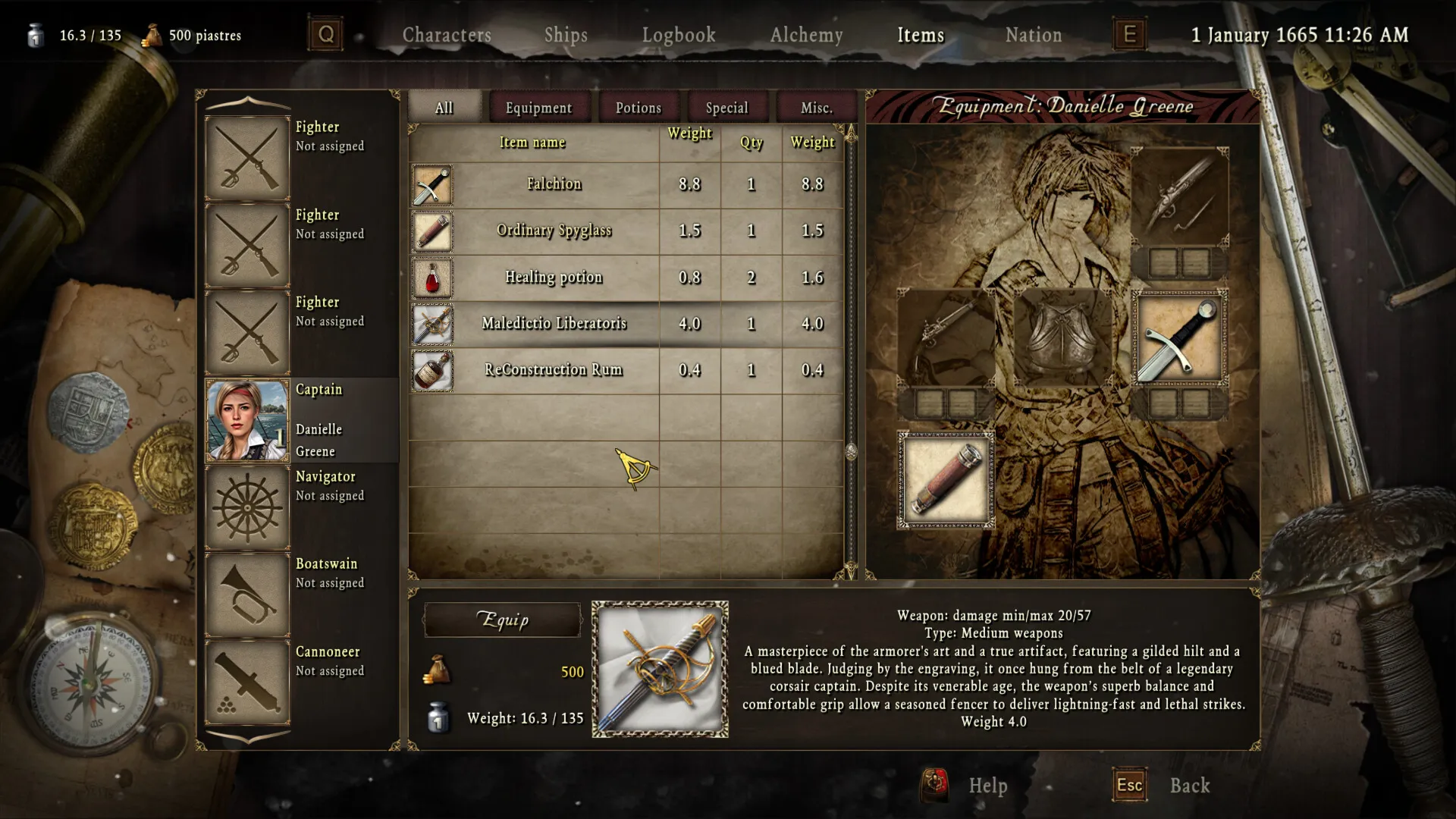Show the Nation screen
This screenshot has height=819, width=1456.
point(1033,35)
